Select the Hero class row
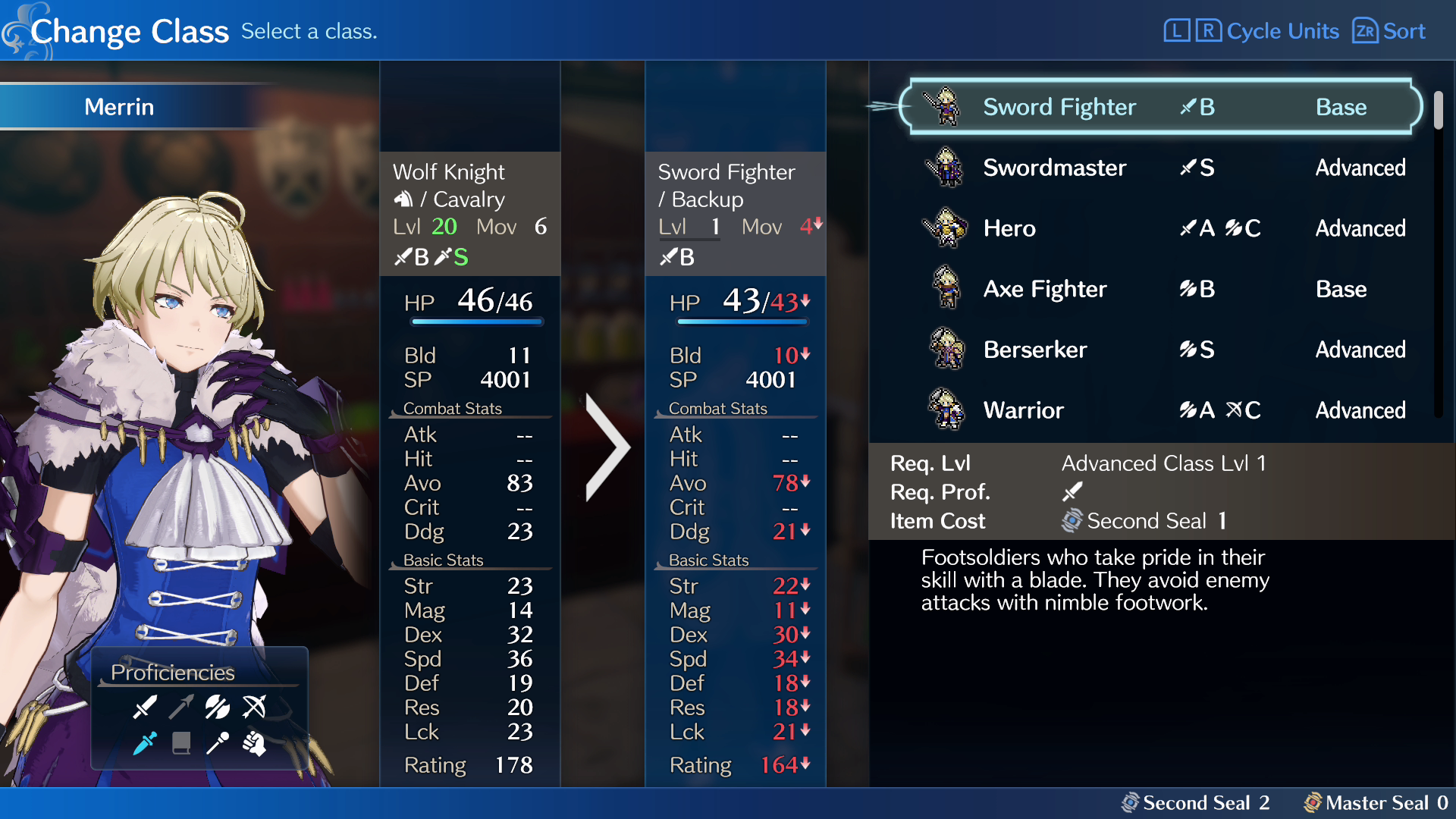The width and height of the screenshot is (1456, 819). click(1009, 228)
